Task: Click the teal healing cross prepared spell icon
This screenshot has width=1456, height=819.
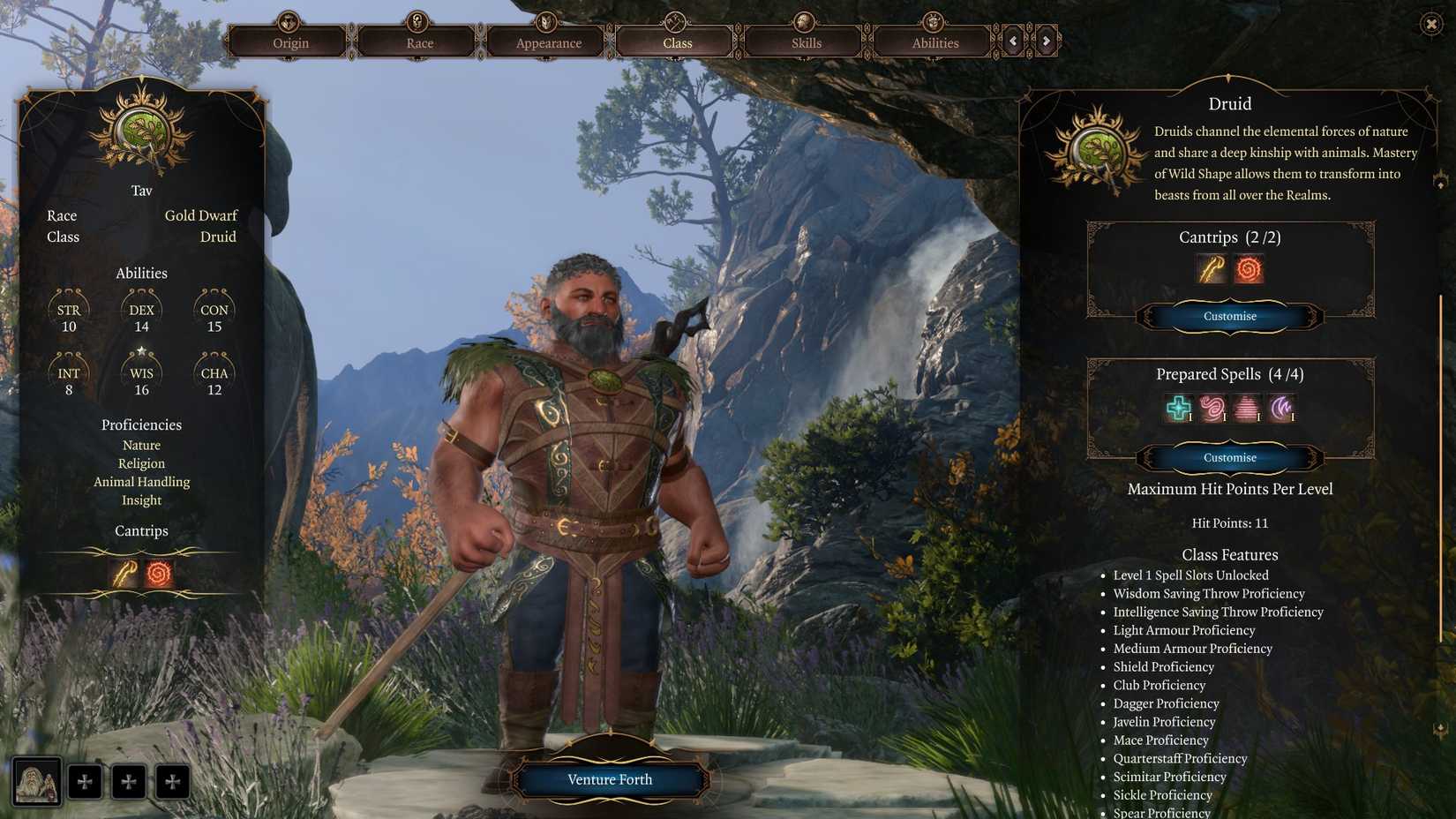Action: 1177,408
